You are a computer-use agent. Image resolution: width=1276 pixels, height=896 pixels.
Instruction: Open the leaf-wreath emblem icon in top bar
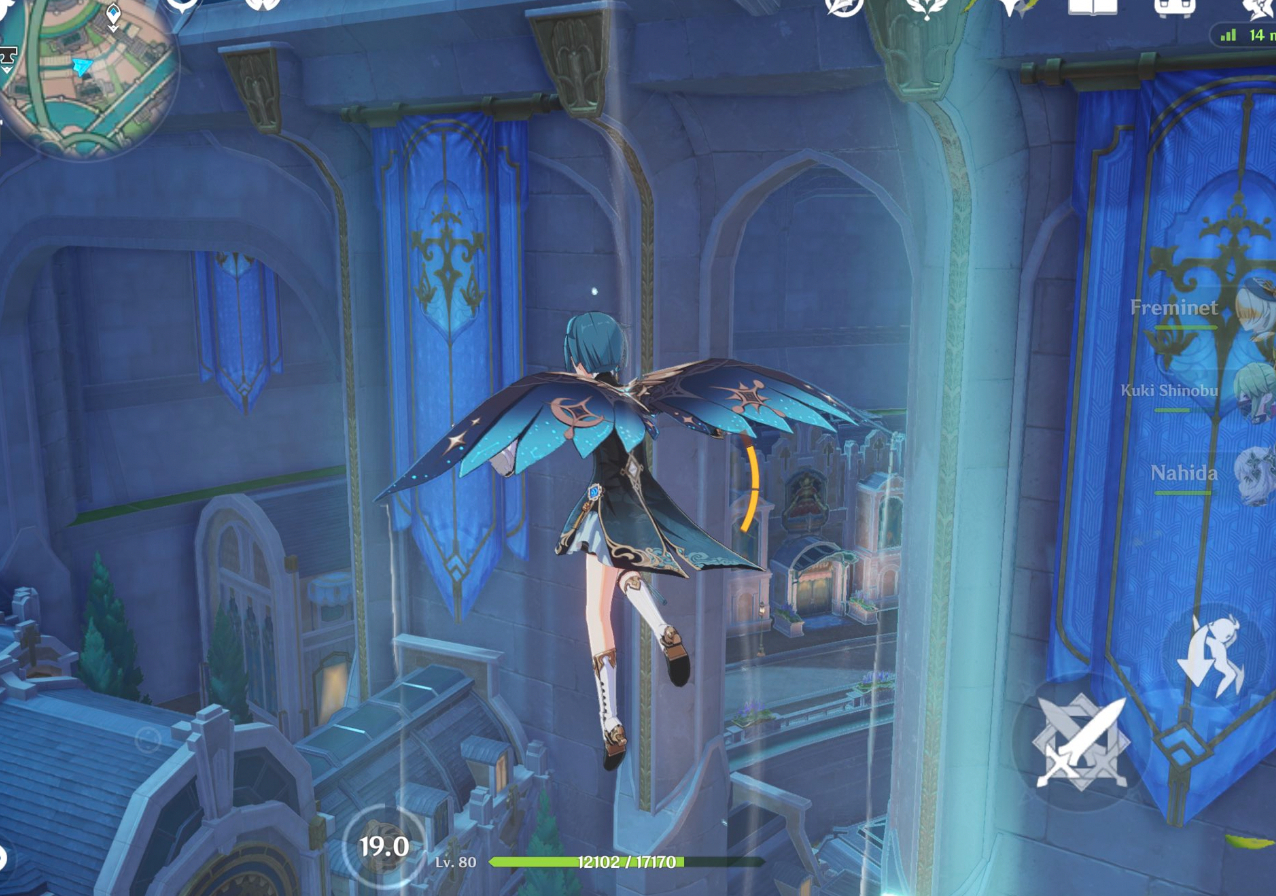(925, 6)
